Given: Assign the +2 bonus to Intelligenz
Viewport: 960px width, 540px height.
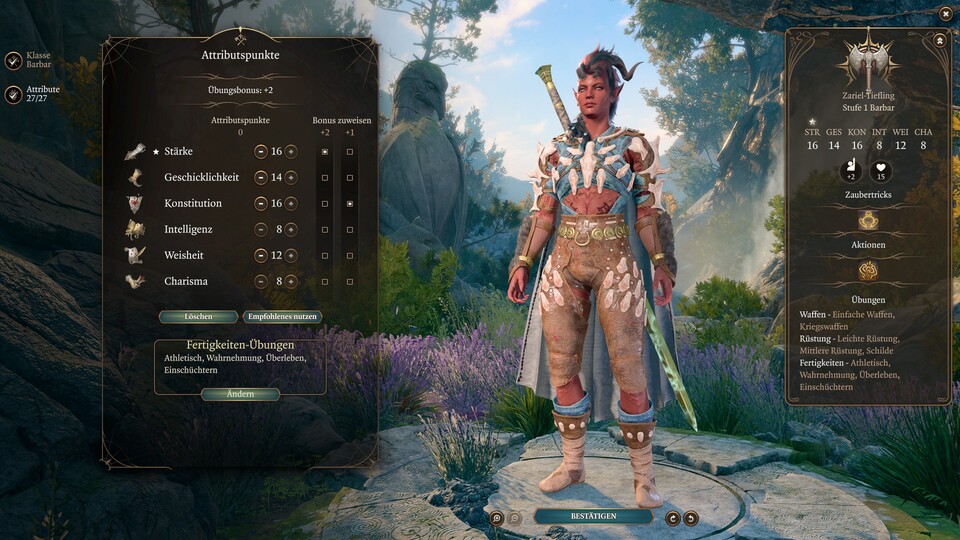Looking at the screenshot, I should [325, 230].
